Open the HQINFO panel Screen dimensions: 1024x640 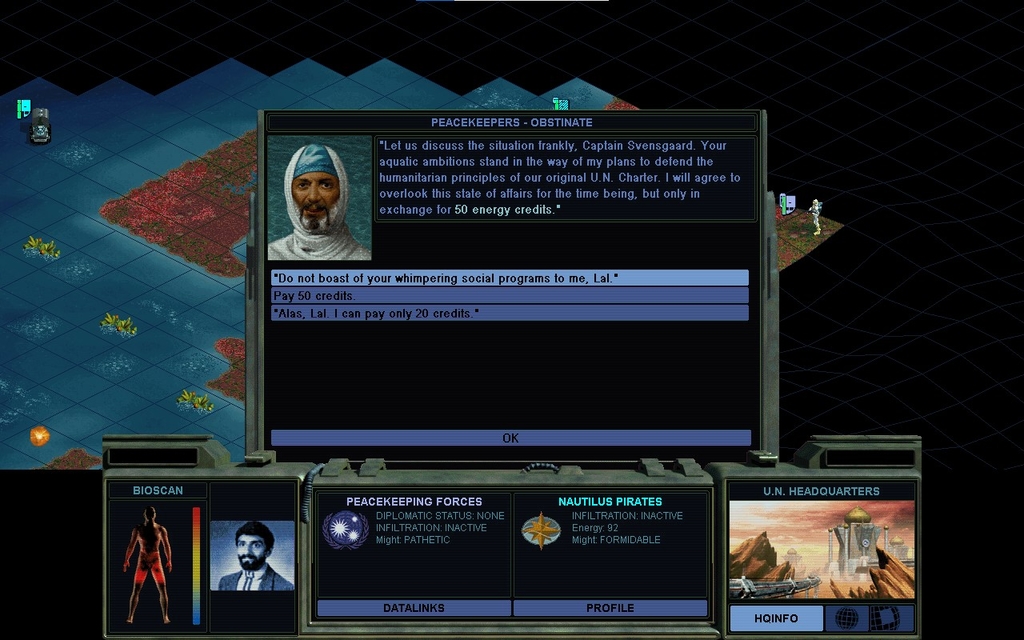[x=776, y=618]
